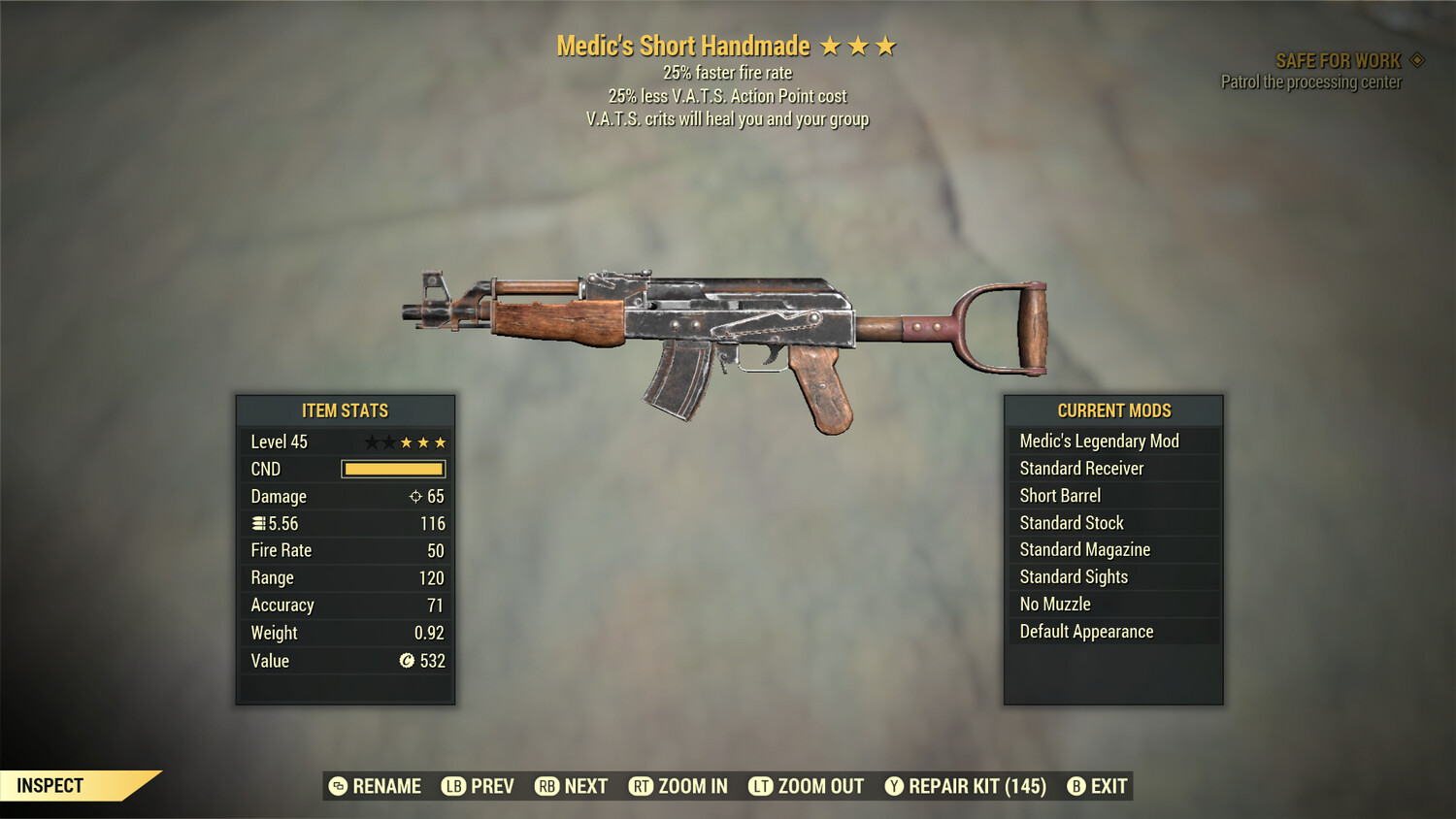Click the B button icon for Exit
The height and width of the screenshot is (819, 1456).
[x=1076, y=786]
